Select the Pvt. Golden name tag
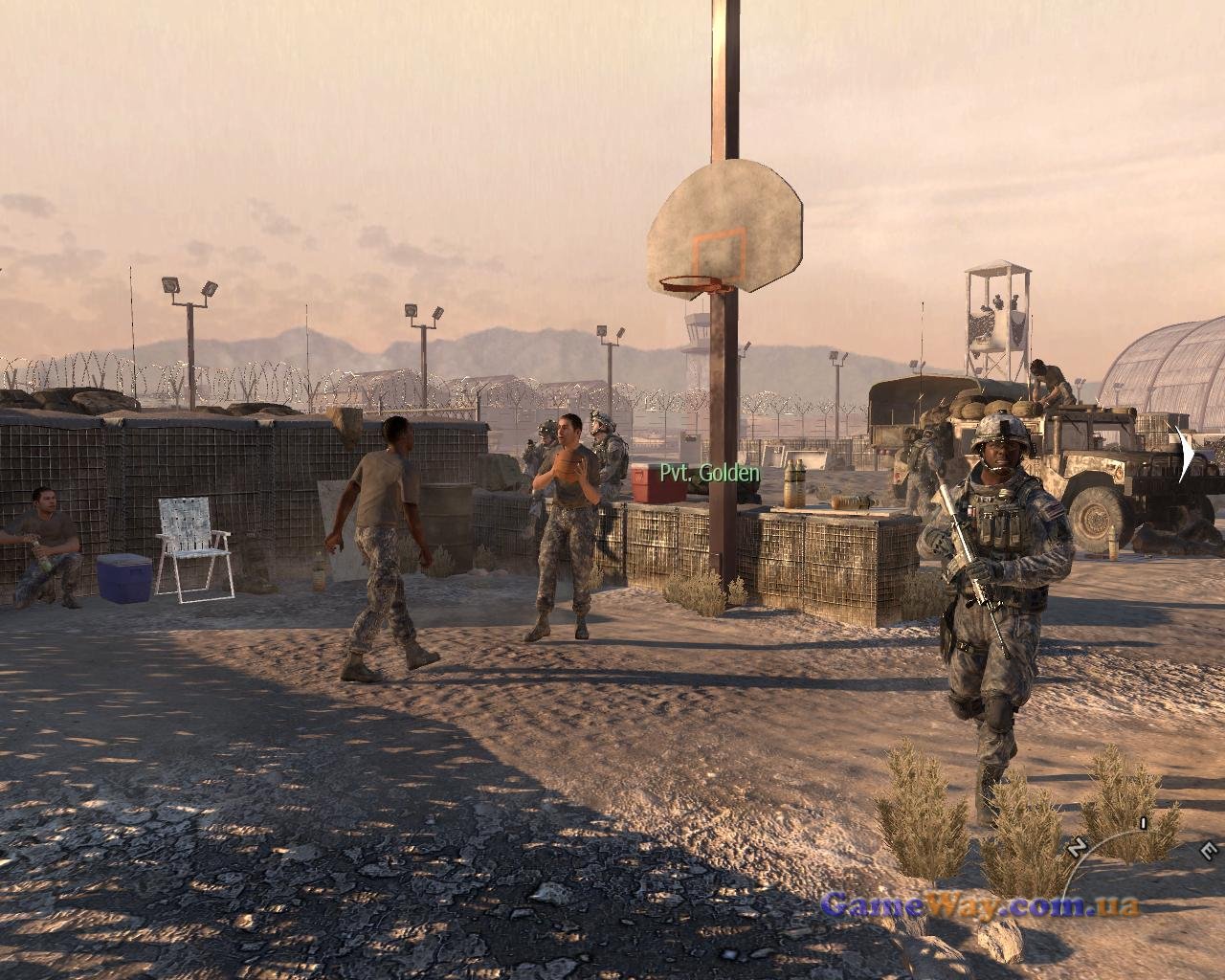Screen dimensions: 1225x980 click(709, 473)
